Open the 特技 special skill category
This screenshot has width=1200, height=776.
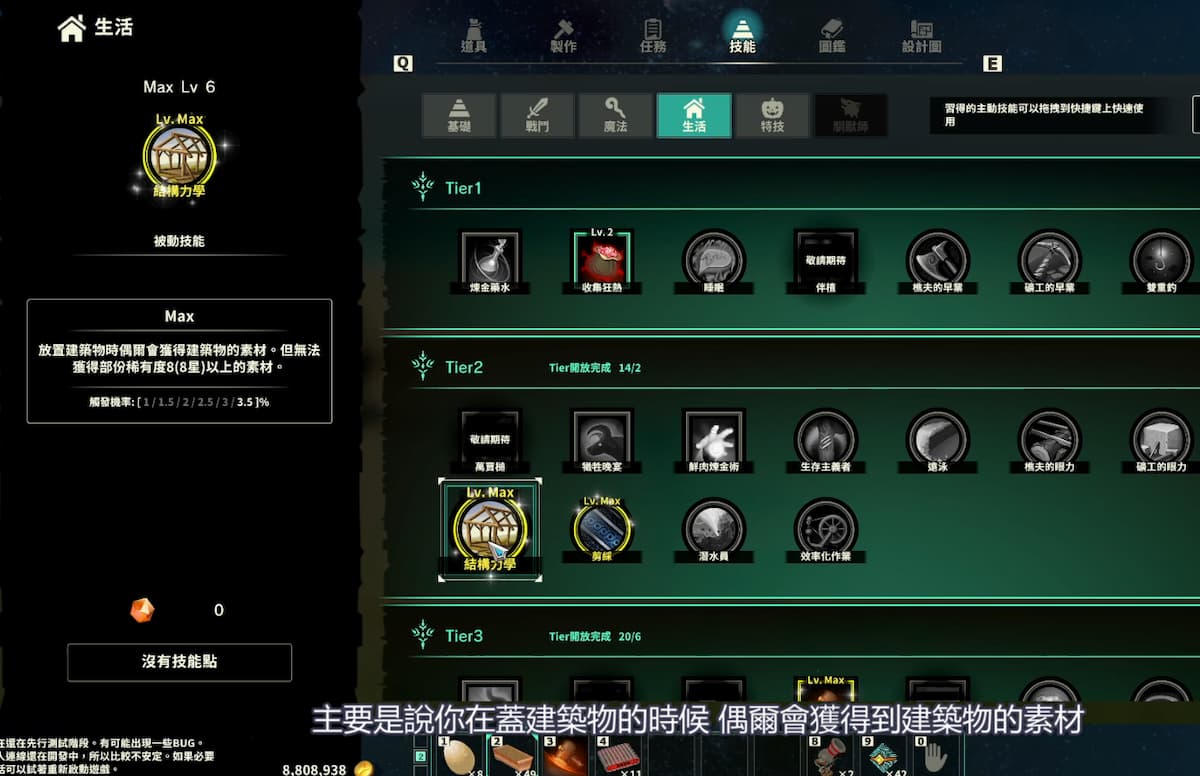click(772, 115)
